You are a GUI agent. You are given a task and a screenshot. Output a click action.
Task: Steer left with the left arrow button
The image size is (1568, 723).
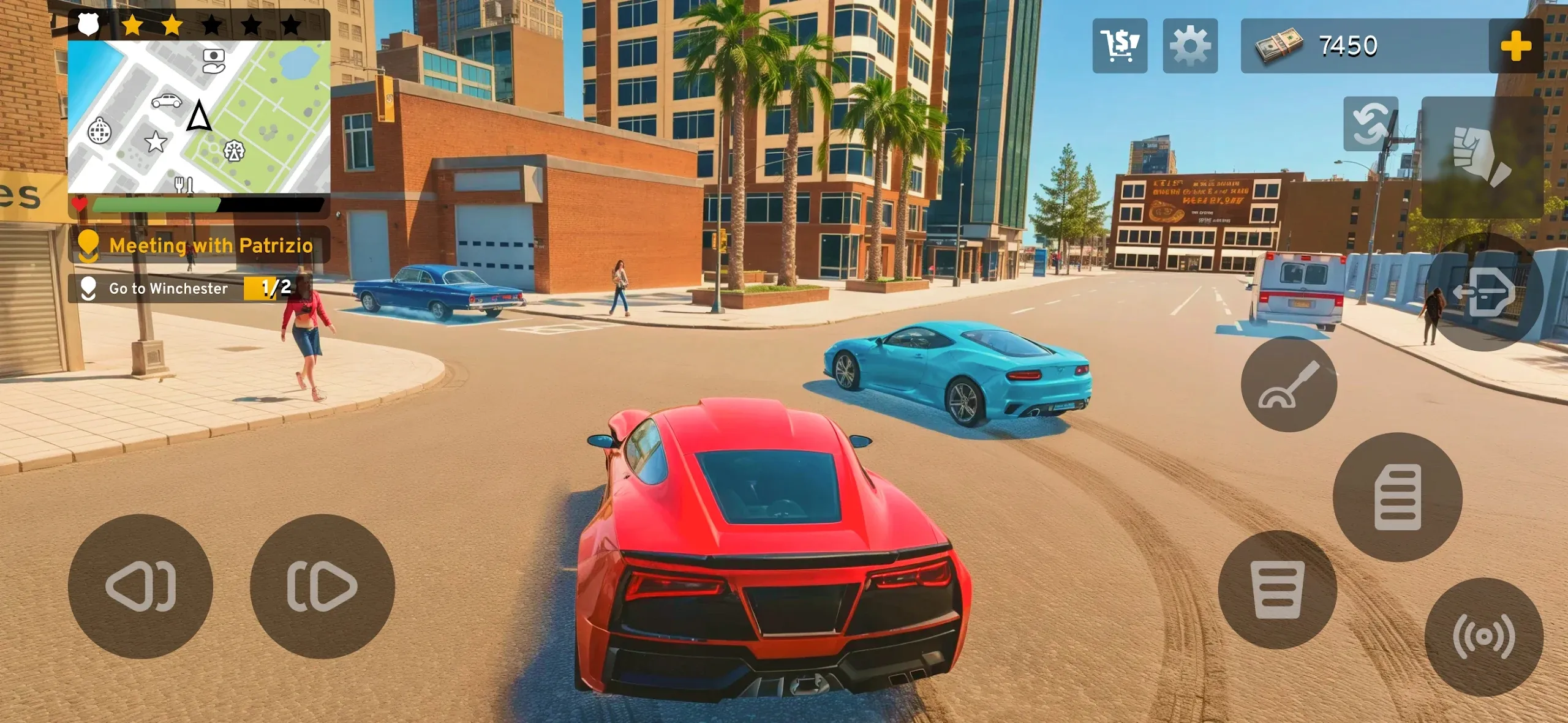pos(141,586)
